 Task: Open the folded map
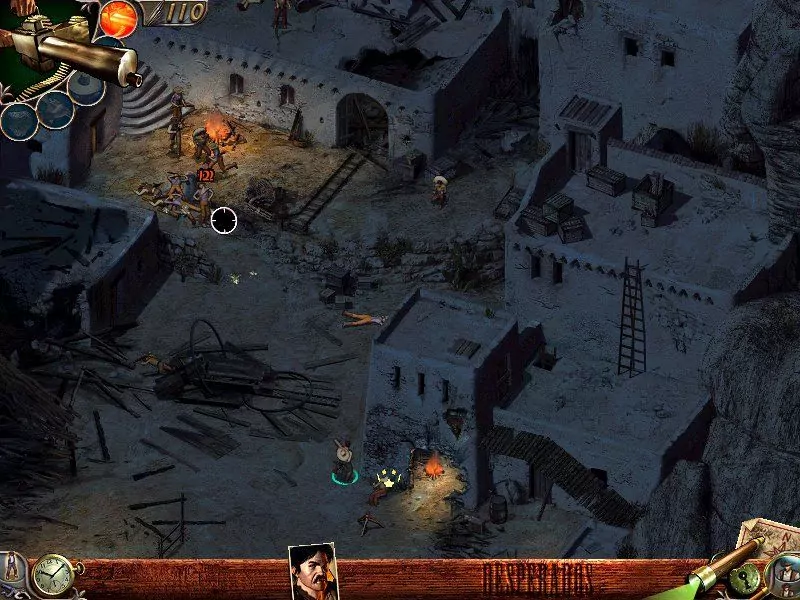(x=768, y=539)
